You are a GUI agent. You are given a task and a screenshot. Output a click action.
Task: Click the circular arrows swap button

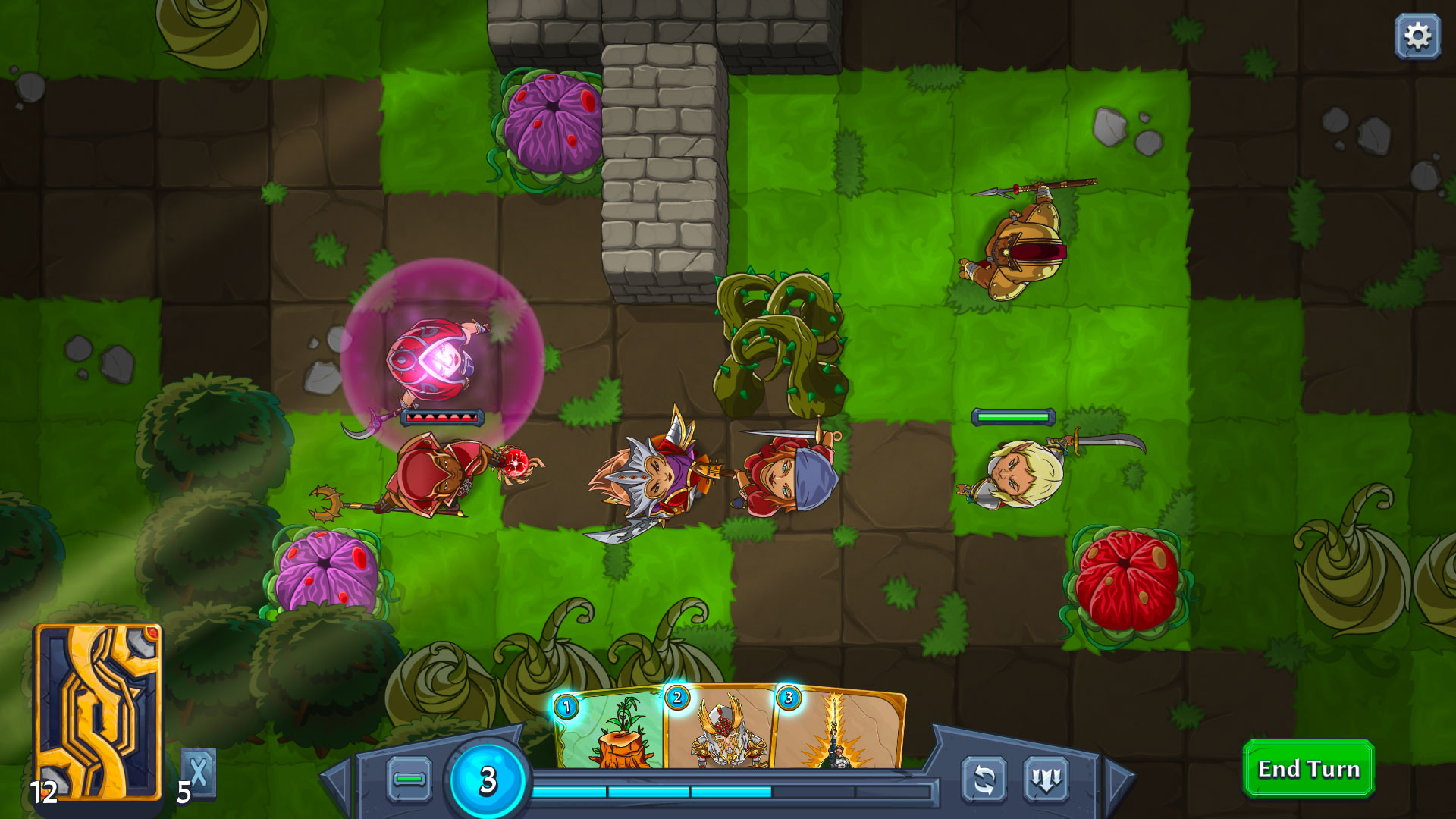point(984,780)
